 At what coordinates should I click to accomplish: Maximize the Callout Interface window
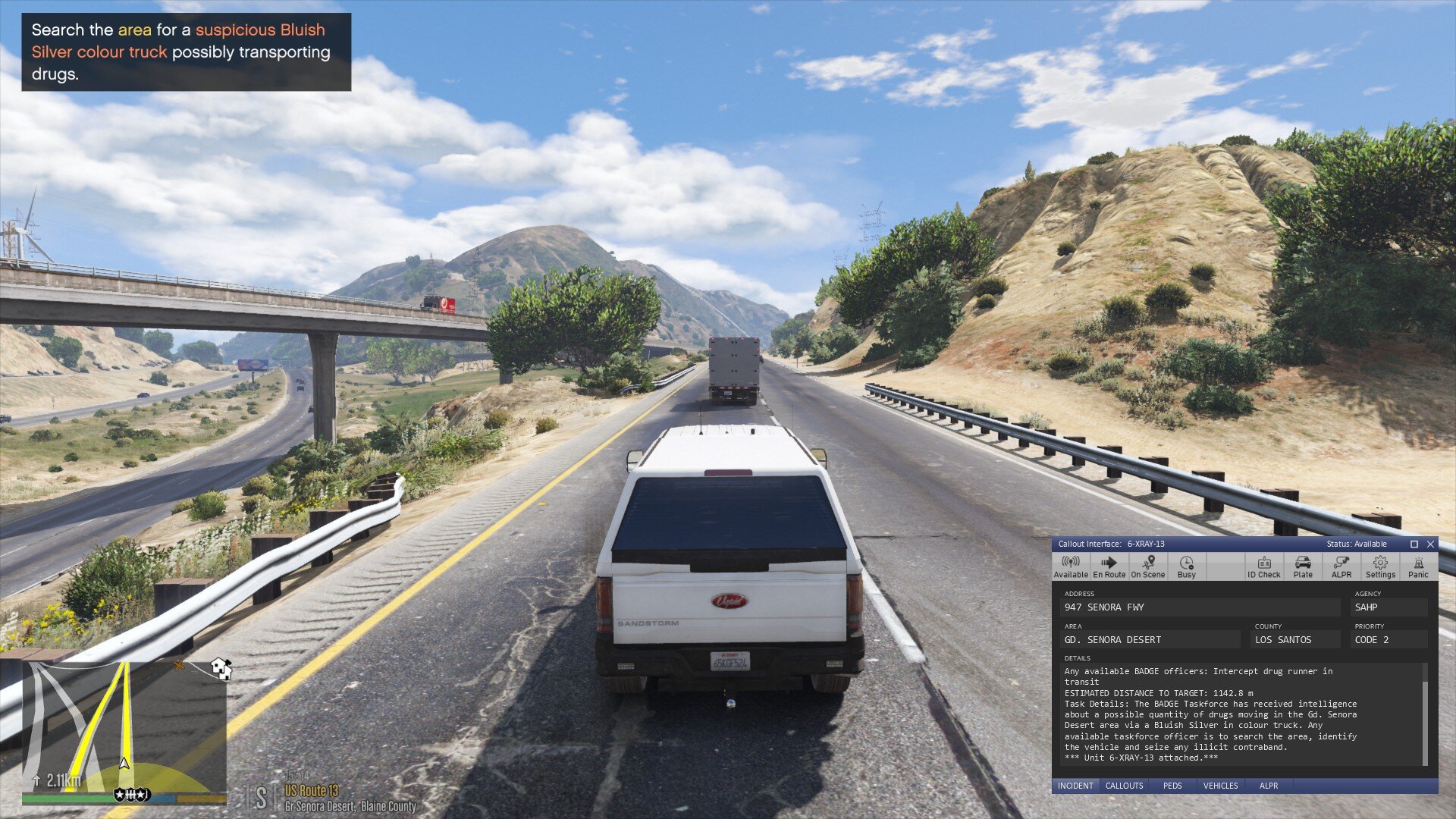point(1414,544)
